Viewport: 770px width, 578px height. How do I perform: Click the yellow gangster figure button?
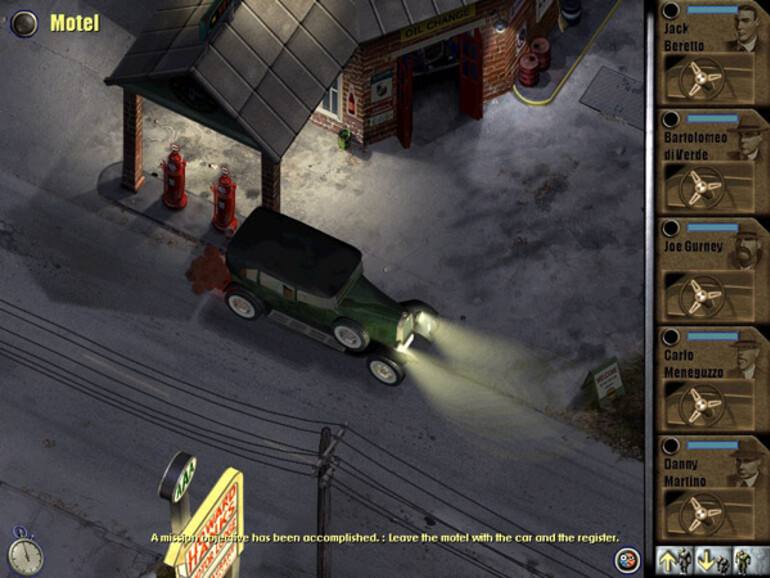click(746, 559)
